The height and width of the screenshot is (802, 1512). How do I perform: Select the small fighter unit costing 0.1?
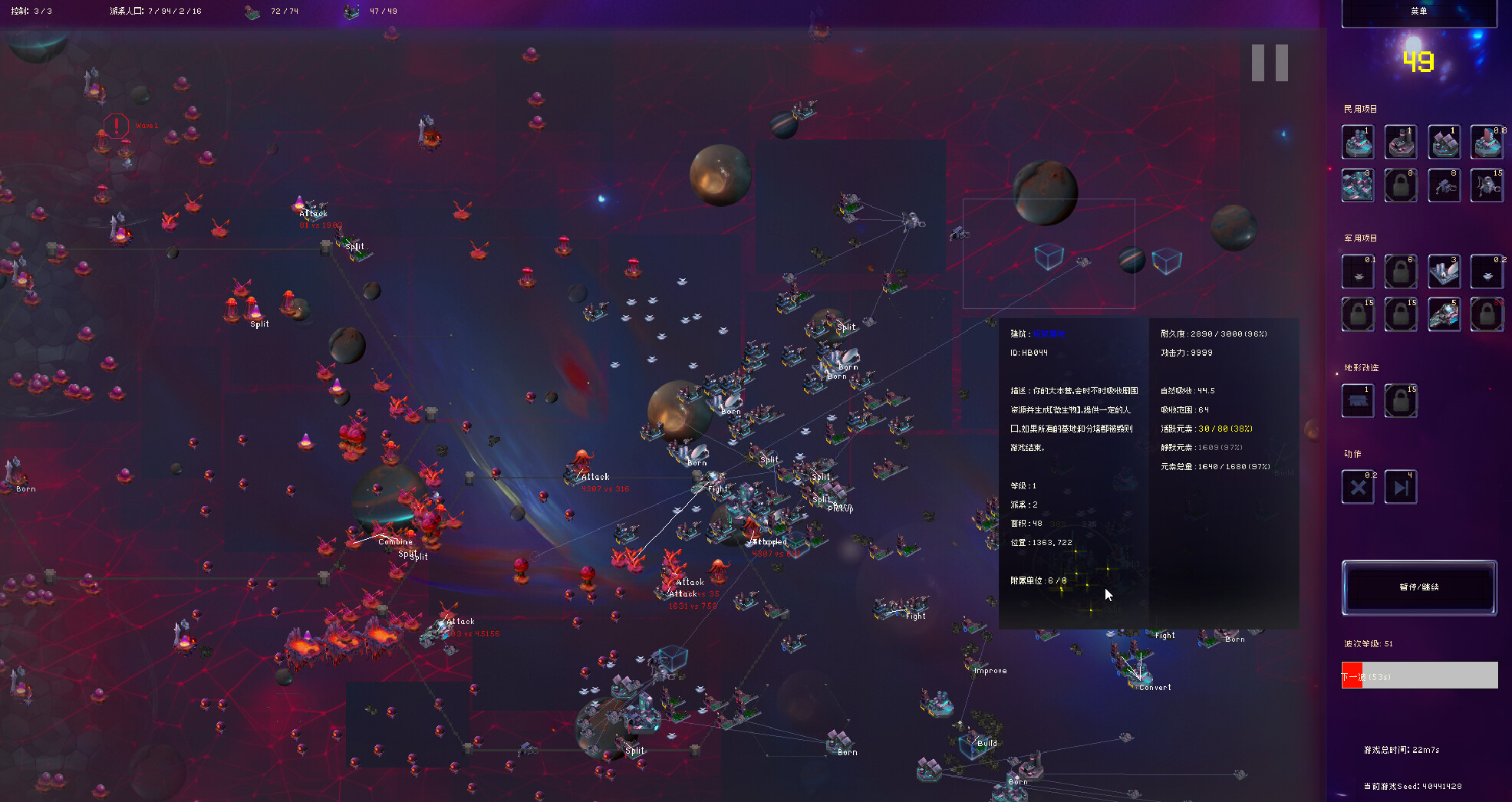point(1358,272)
